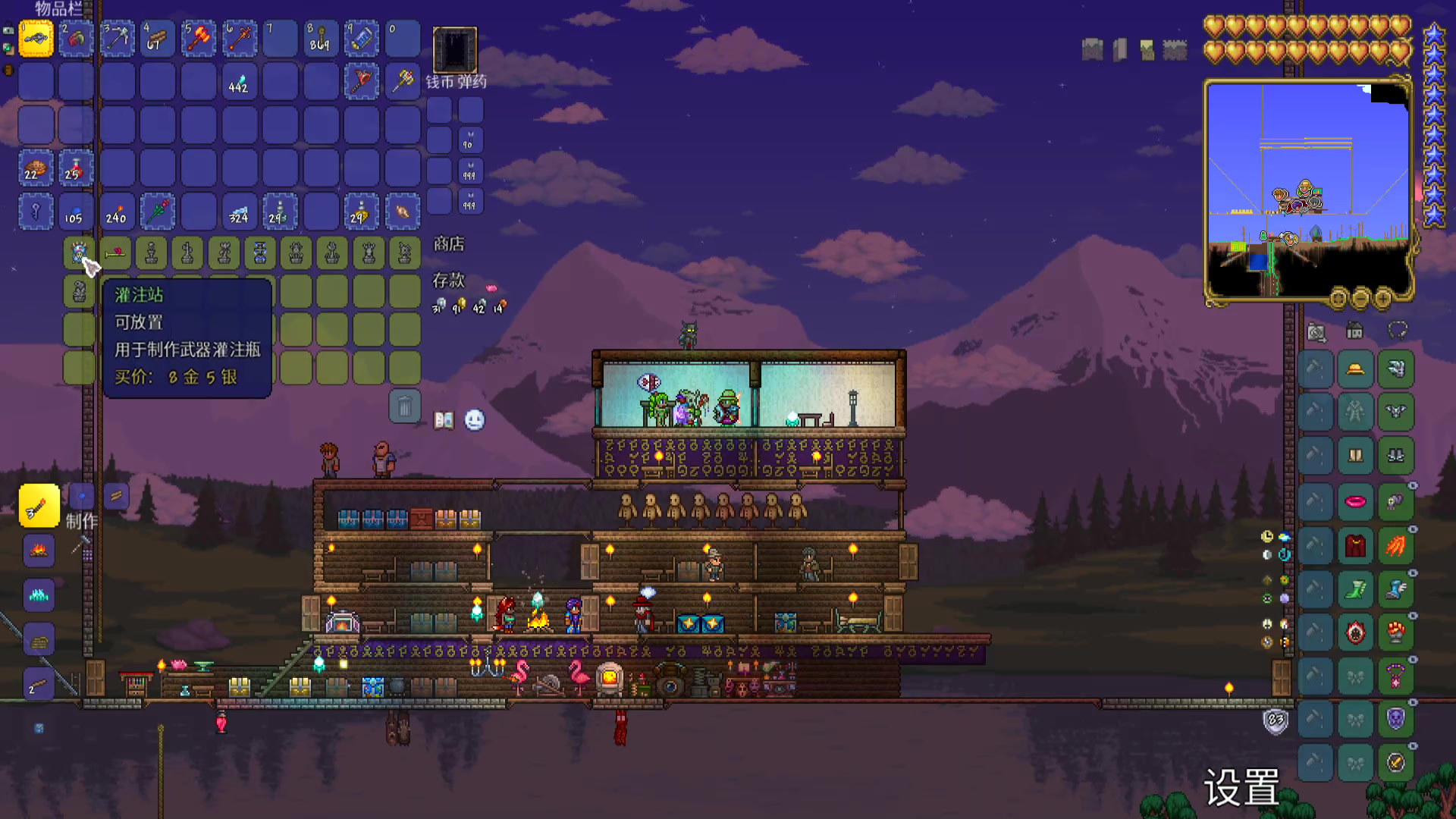Open camera mode icon above equipment
This screenshot has width=1456, height=819.
tap(1316, 331)
